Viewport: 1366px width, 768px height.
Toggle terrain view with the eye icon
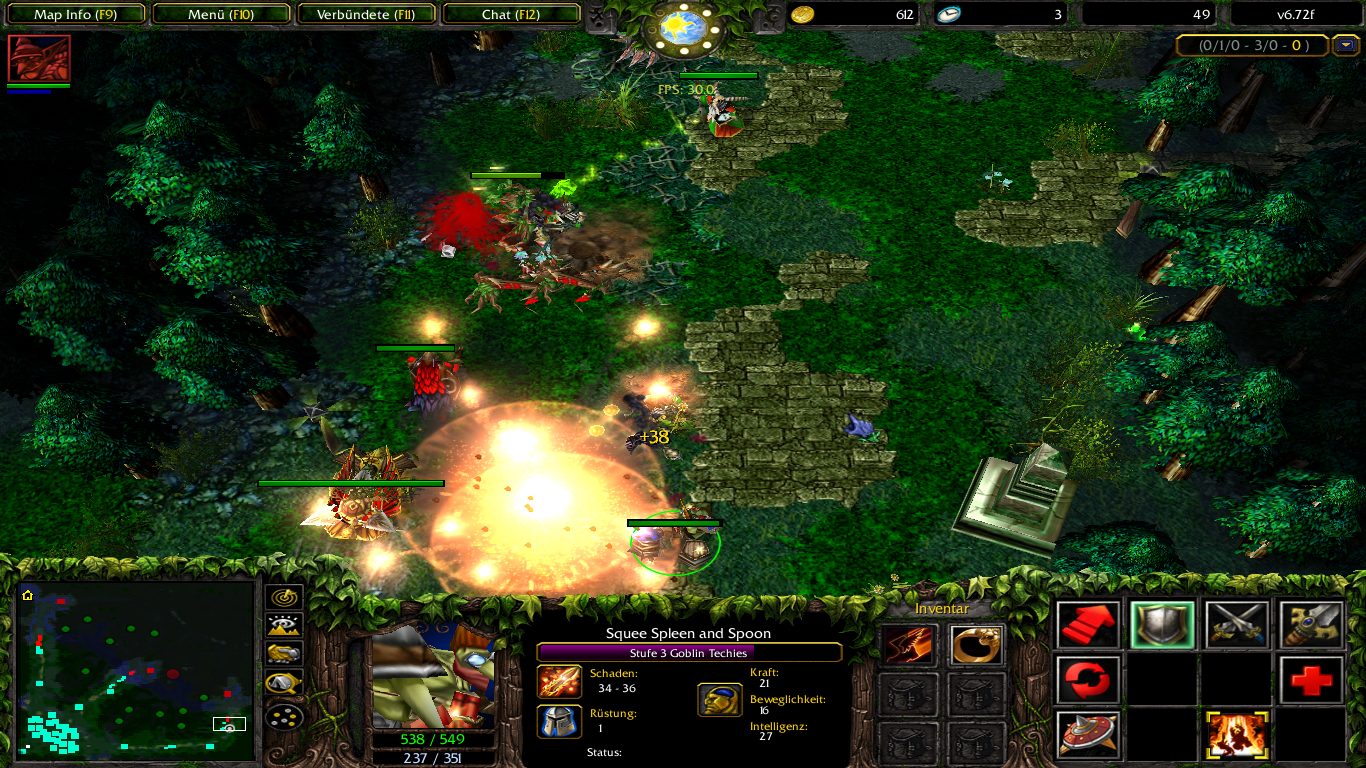point(283,625)
